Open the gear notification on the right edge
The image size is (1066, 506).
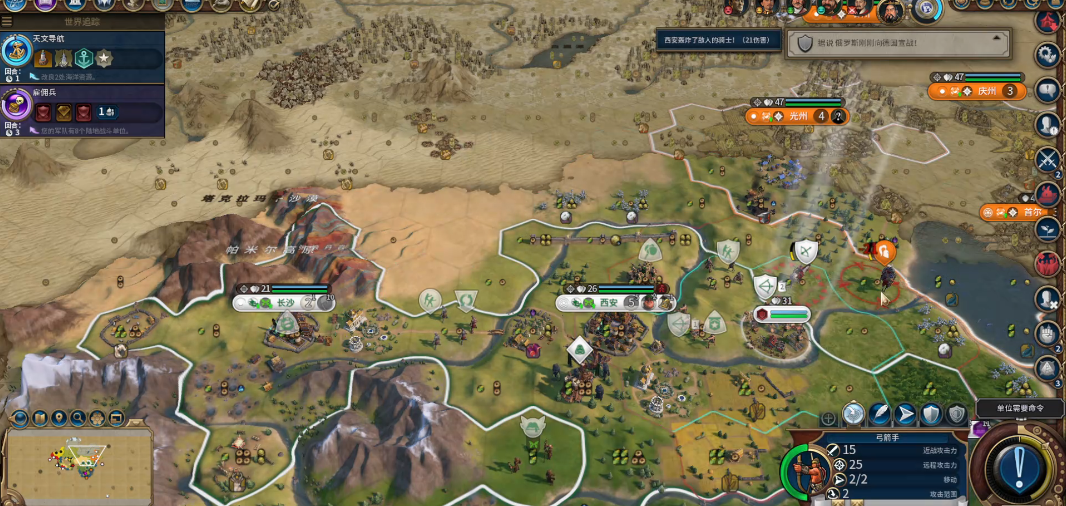pyautogui.click(x=1048, y=55)
